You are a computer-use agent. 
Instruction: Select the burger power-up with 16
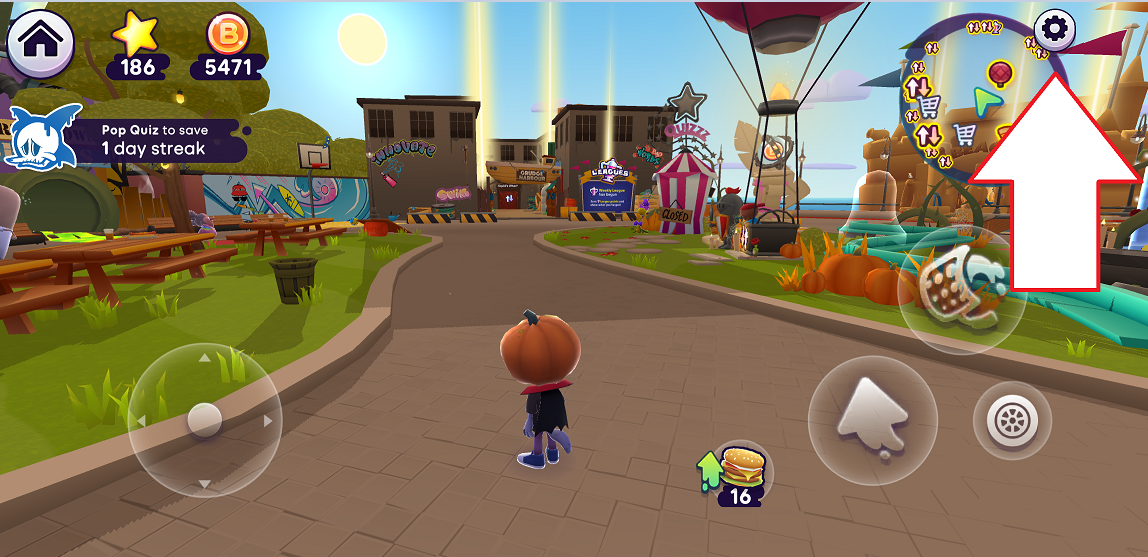pos(740,472)
